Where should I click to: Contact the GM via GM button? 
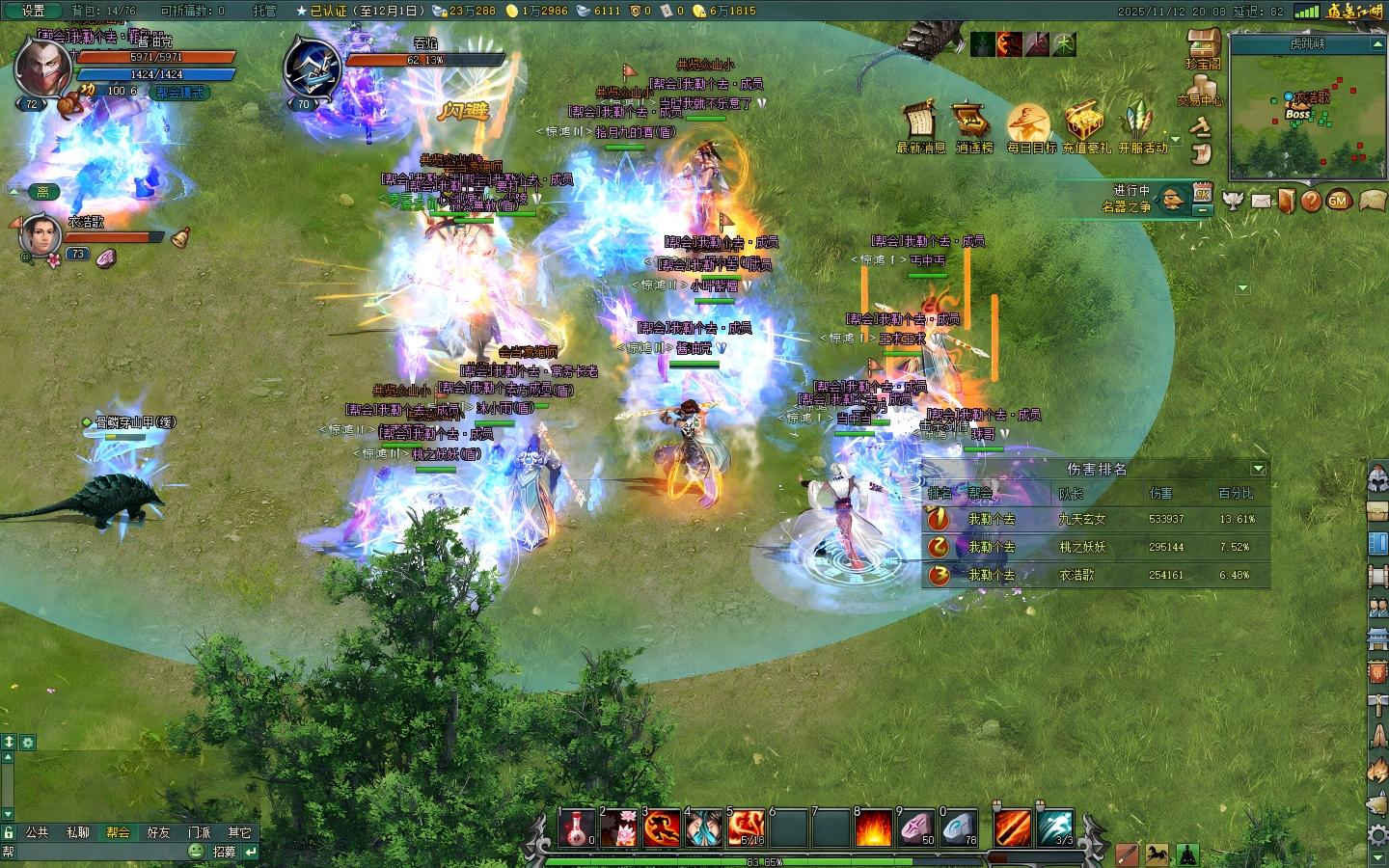(1338, 201)
